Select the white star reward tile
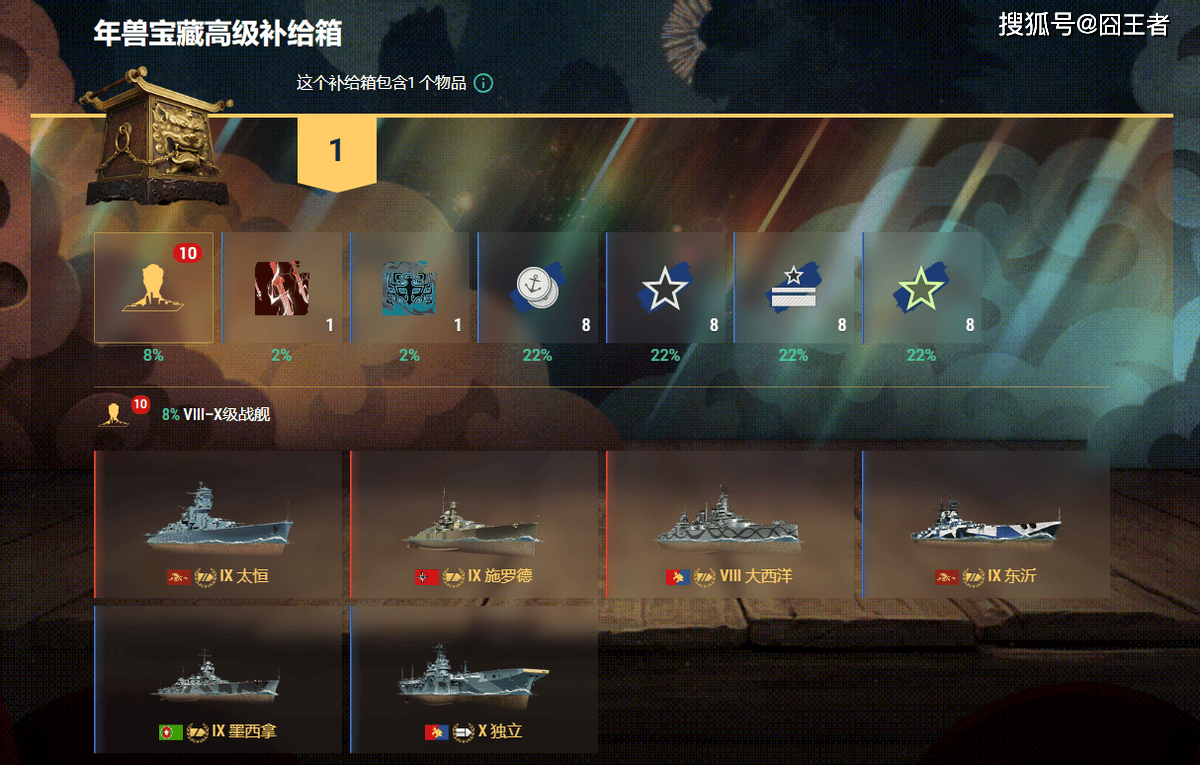Image resolution: width=1200 pixels, height=765 pixels. tap(666, 288)
